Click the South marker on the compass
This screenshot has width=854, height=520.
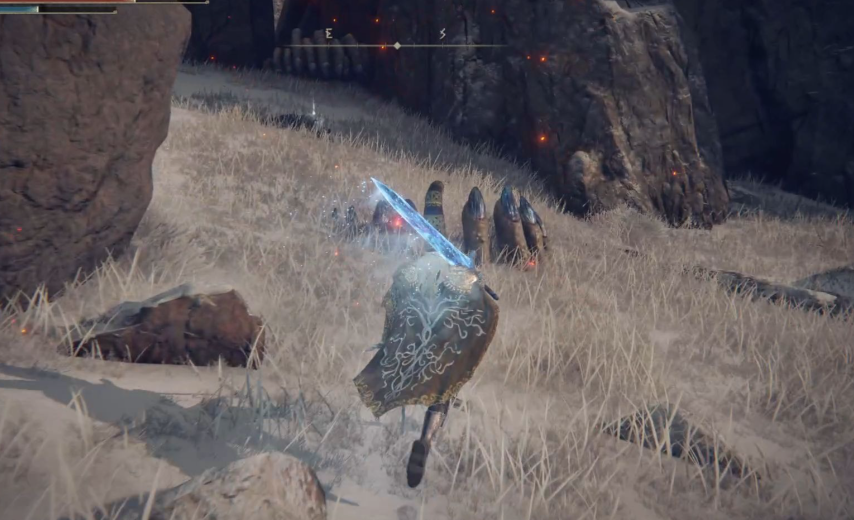[443, 34]
